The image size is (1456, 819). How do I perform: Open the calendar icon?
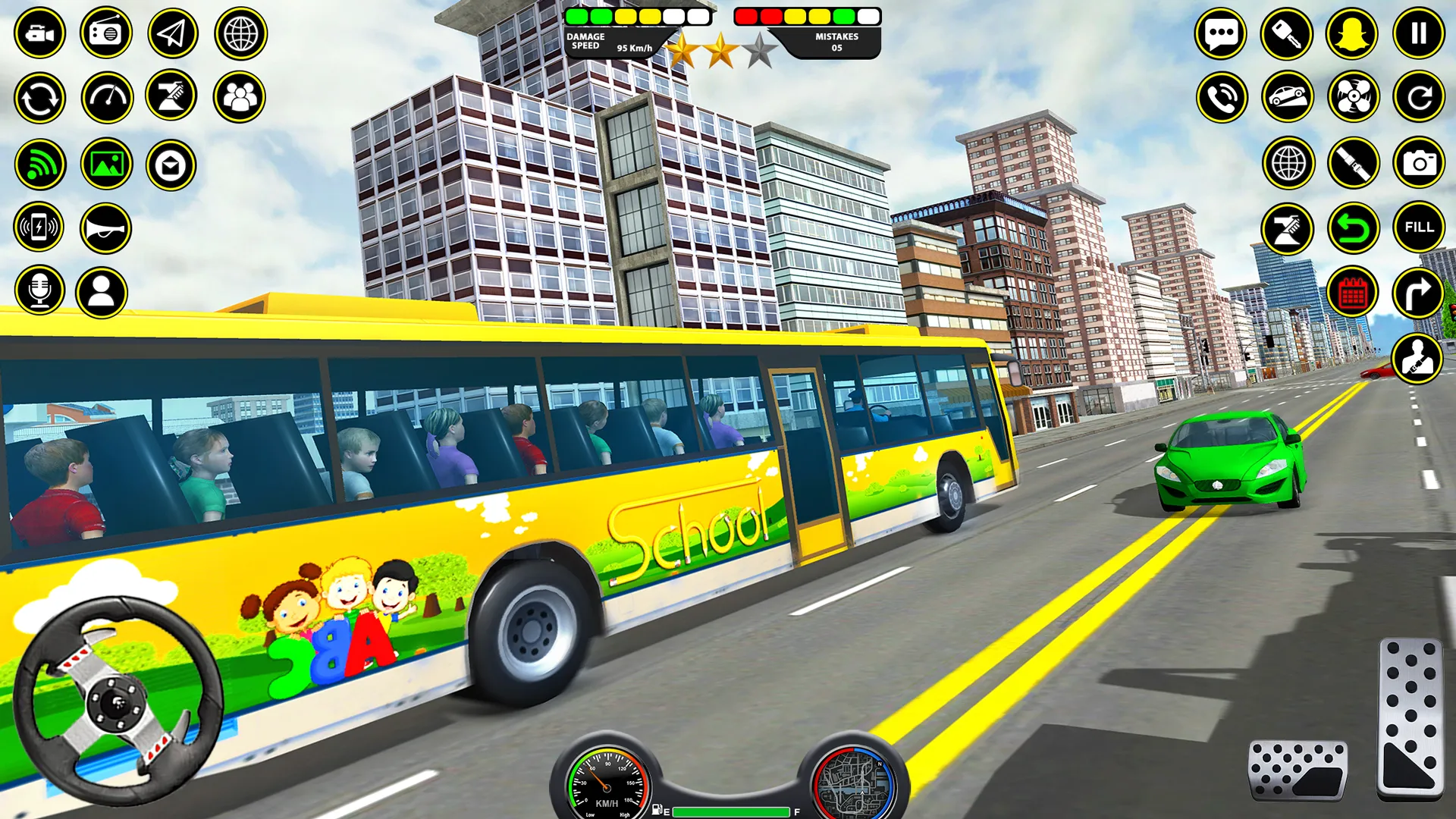point(1351,291)
